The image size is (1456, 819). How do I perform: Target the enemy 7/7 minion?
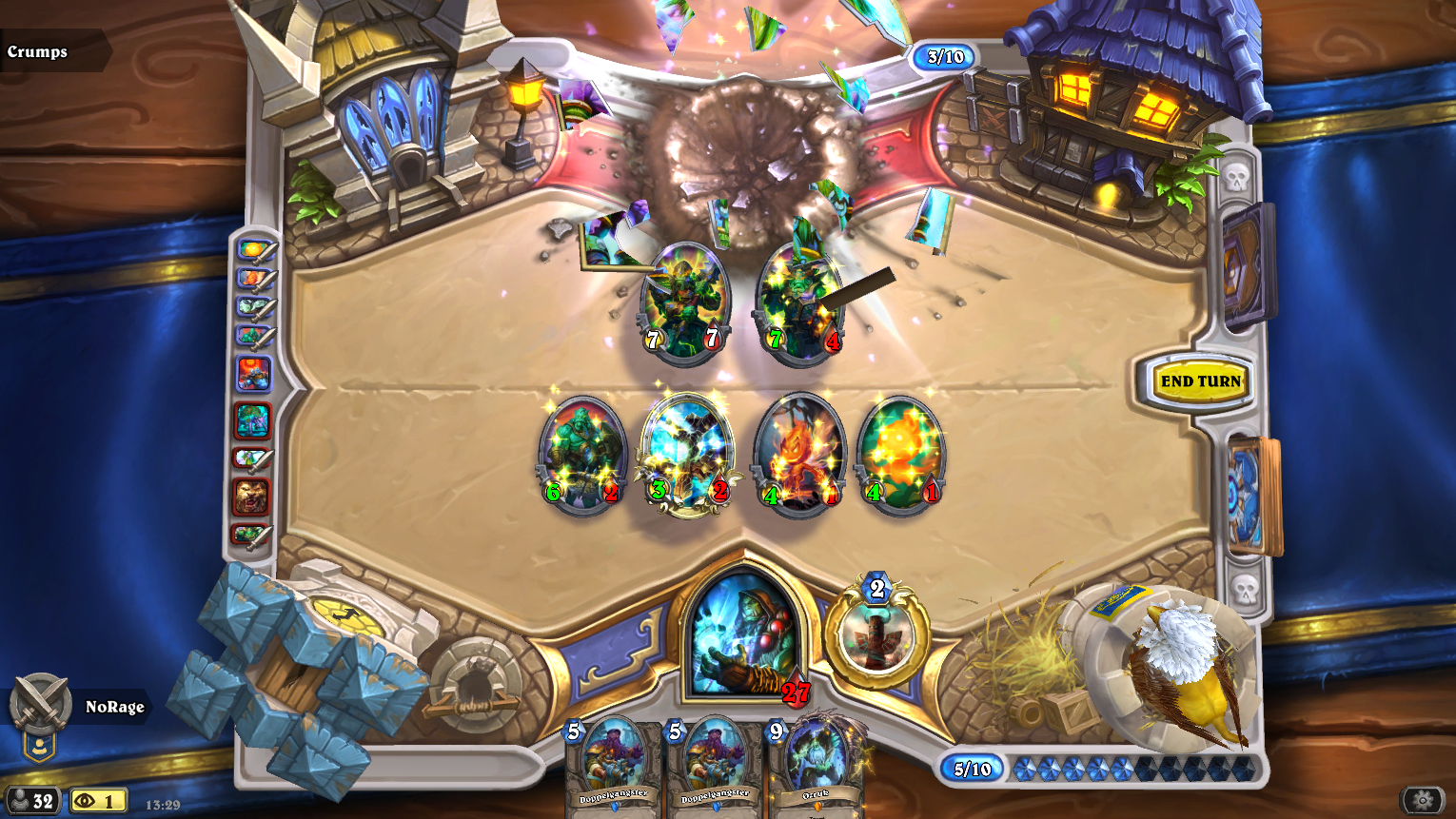coord(684,300)
